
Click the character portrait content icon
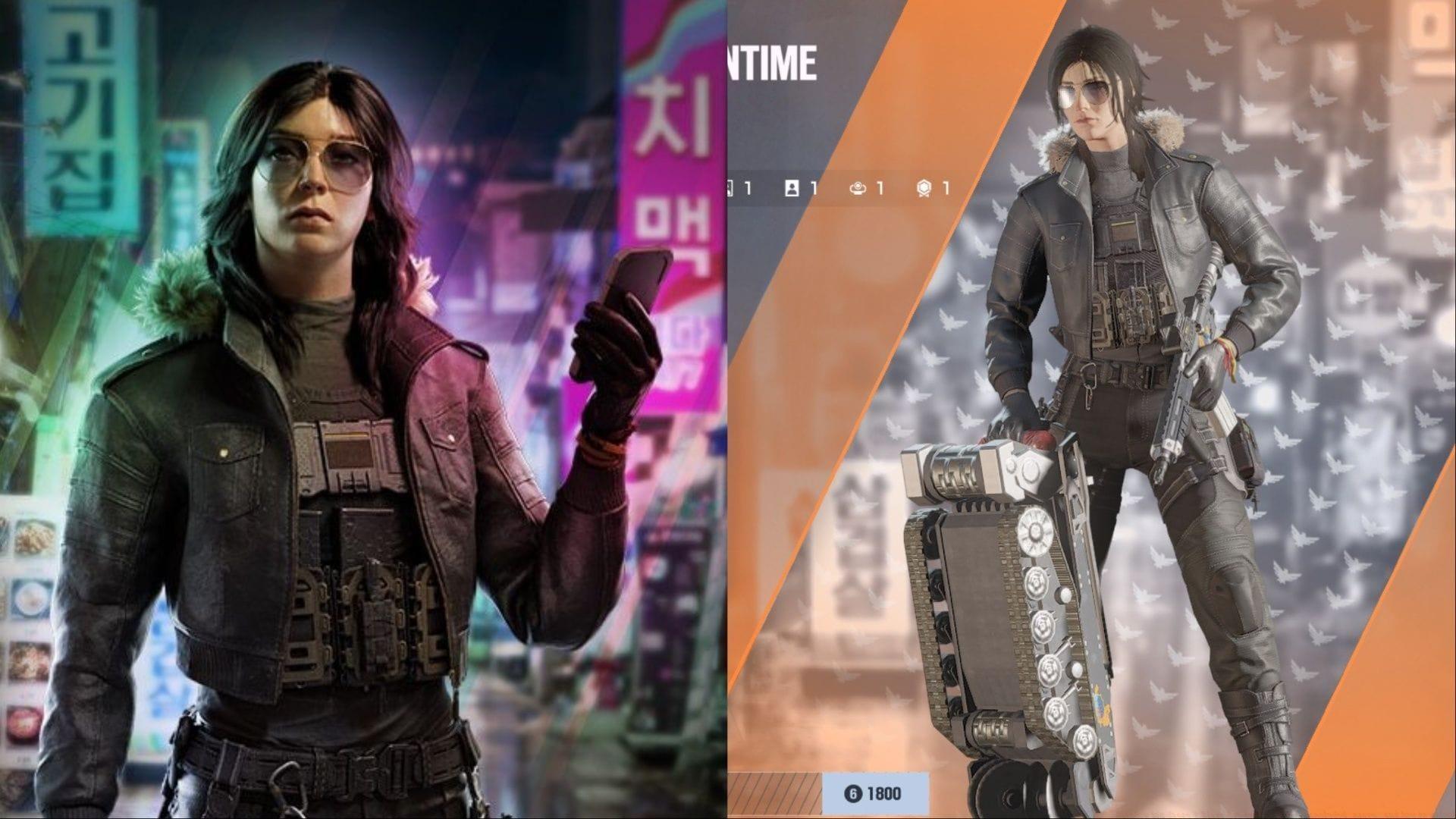pos(791,188)
